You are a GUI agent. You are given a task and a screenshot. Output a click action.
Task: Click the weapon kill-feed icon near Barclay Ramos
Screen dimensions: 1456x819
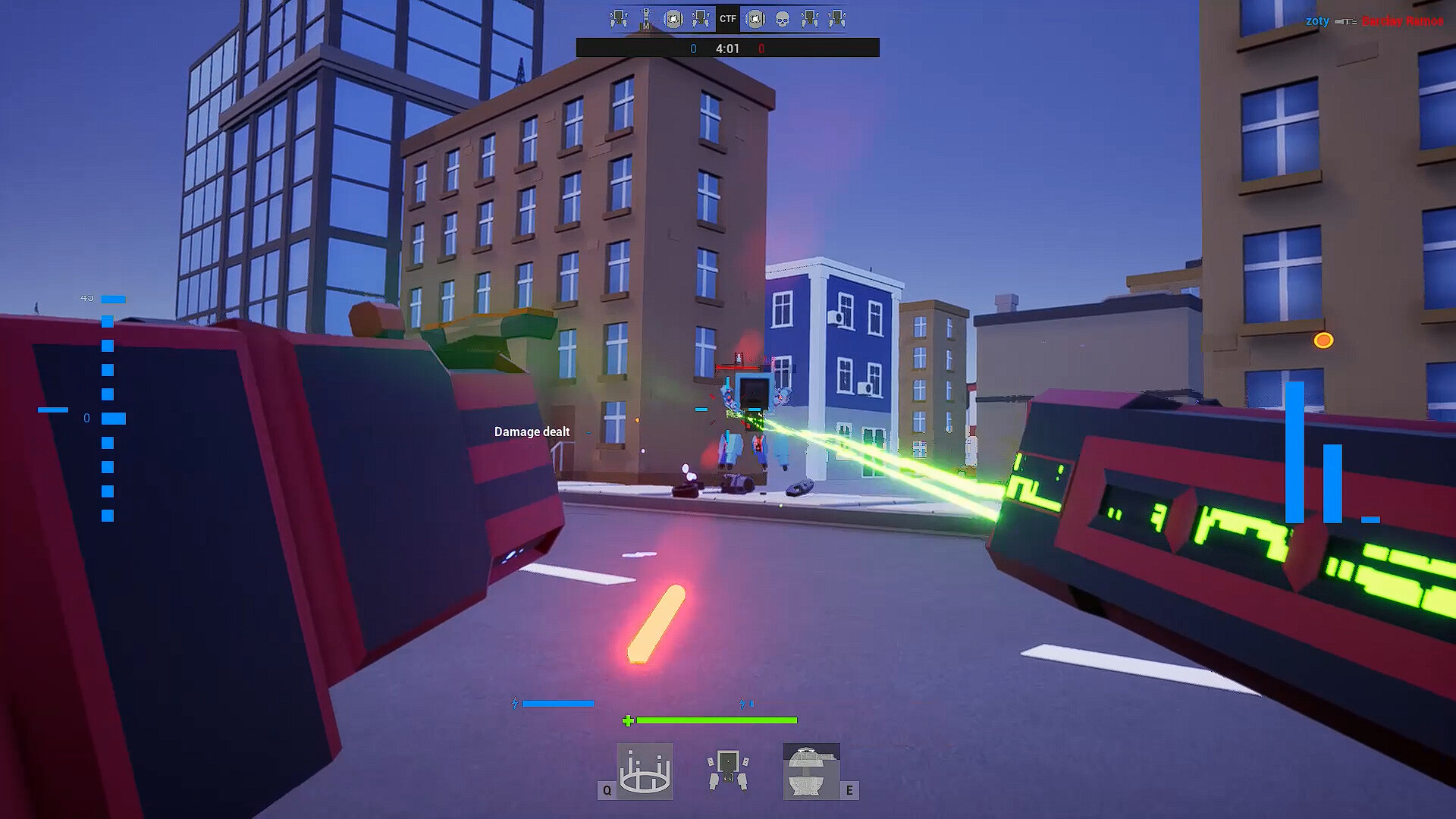point(1346,21)
